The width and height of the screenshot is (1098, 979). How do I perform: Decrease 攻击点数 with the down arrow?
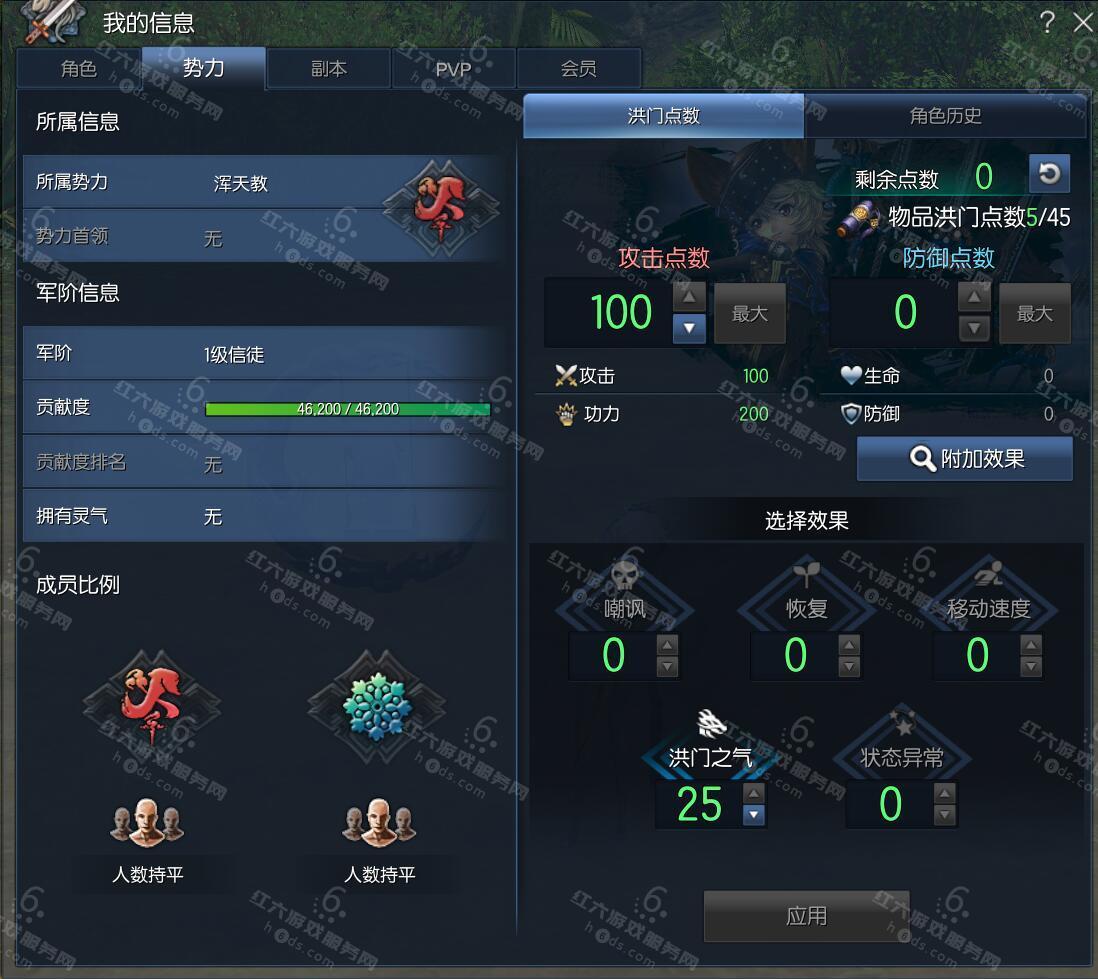(x=689, y=328)
